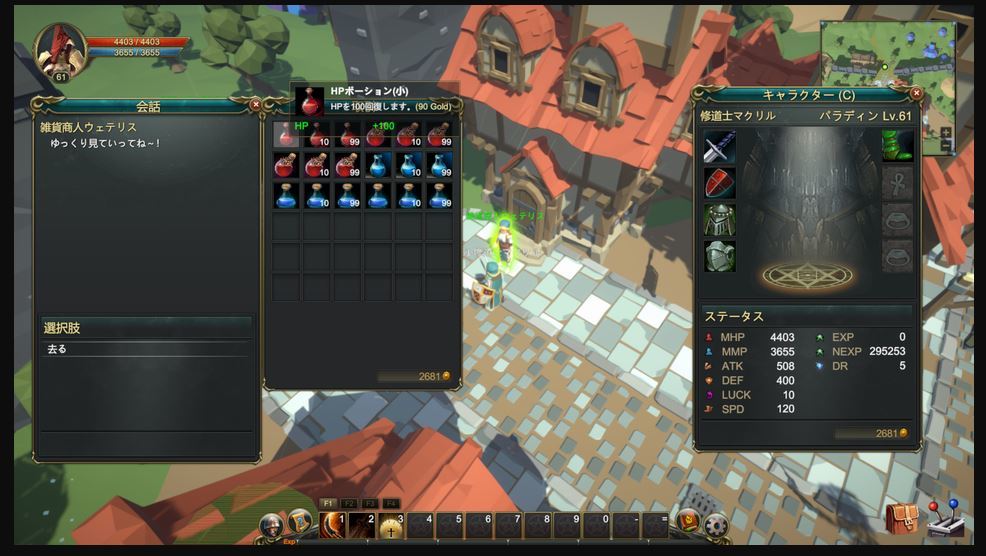This screenshot has height=556, width=986.
Task: Select the green boots equipment slot
Action: (x=898, y=148)
